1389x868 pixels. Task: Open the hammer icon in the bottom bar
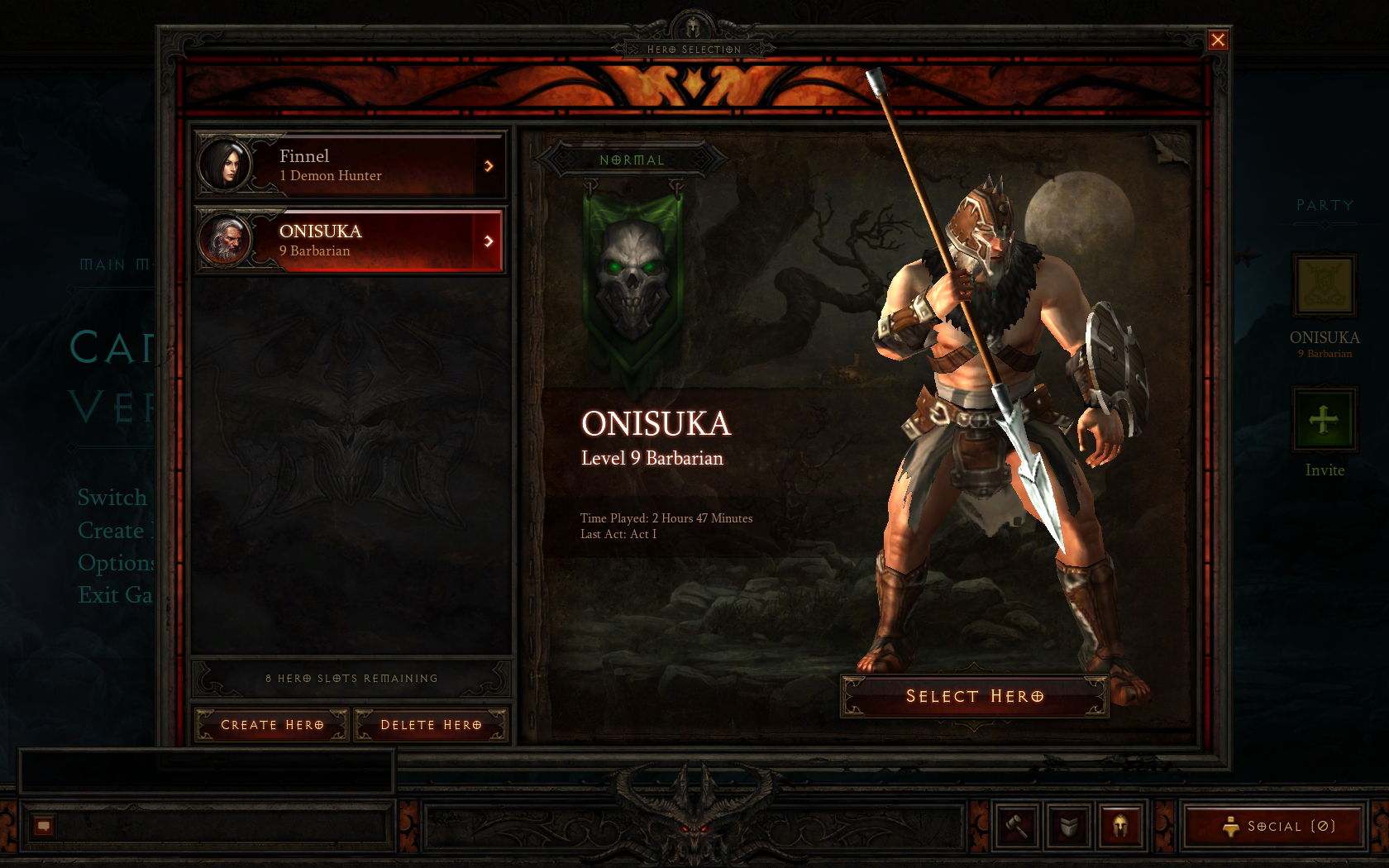coord(1016,826)
